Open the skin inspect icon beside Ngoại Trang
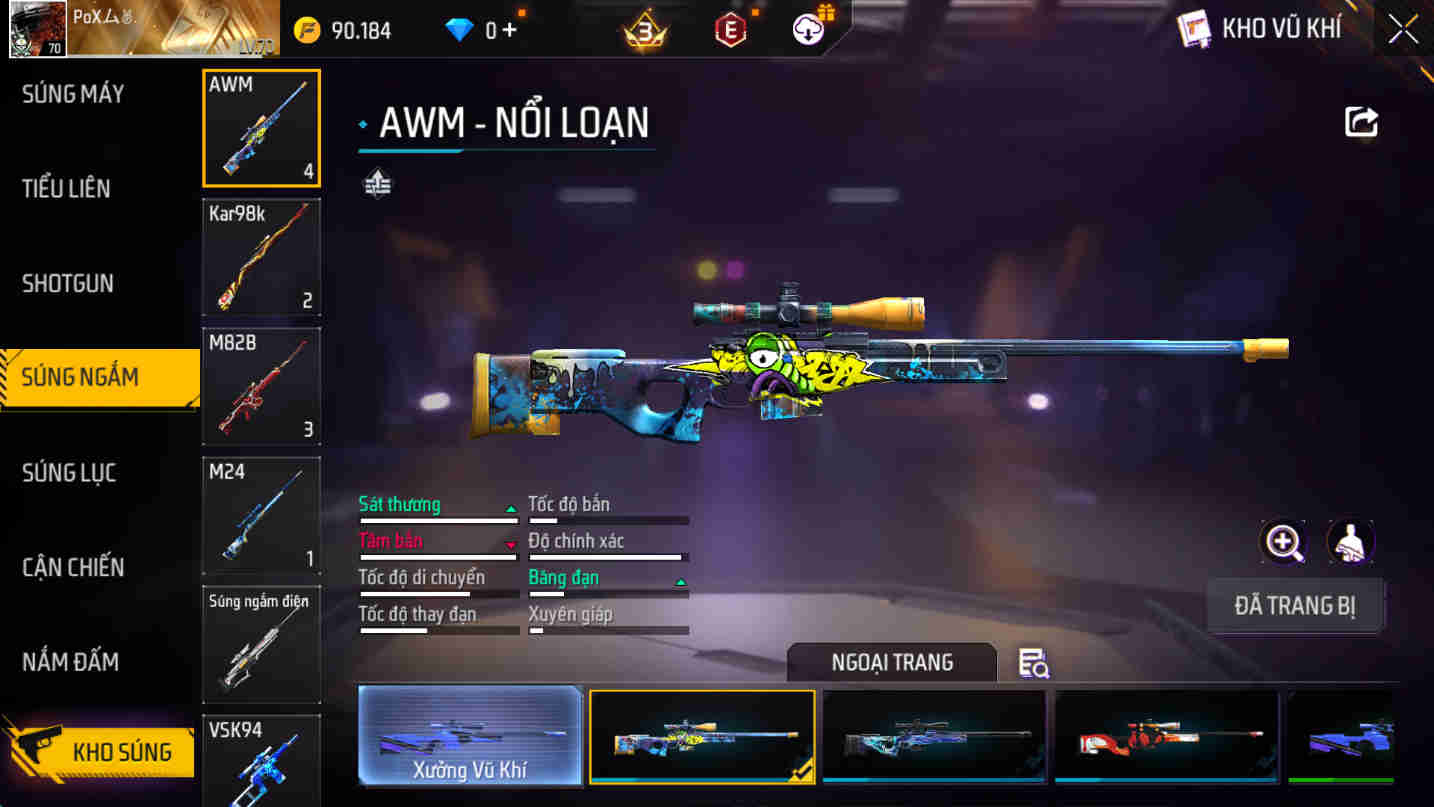The height and width of the screenshot is (807, 1434). [1033, 663]
